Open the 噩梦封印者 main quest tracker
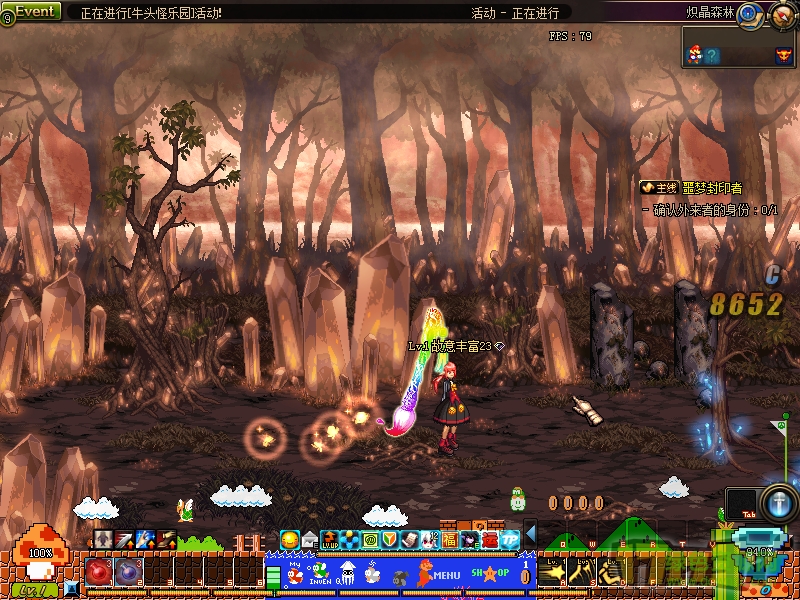The width and height of the screenshot is (800, 600). (692, 188)
